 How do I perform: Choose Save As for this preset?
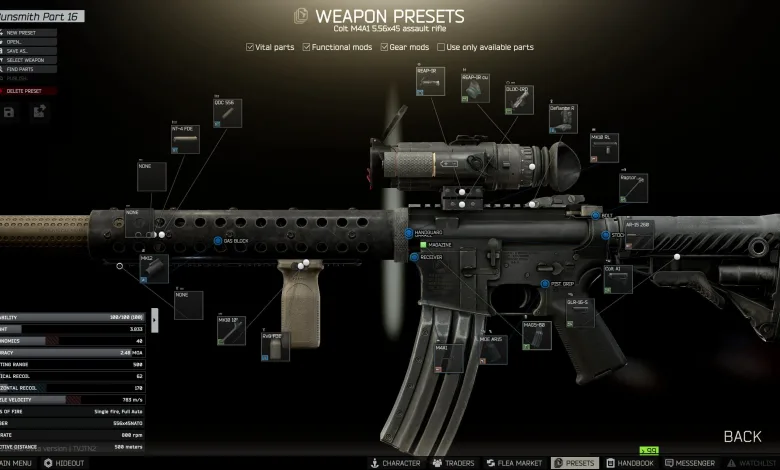[22, 51]
